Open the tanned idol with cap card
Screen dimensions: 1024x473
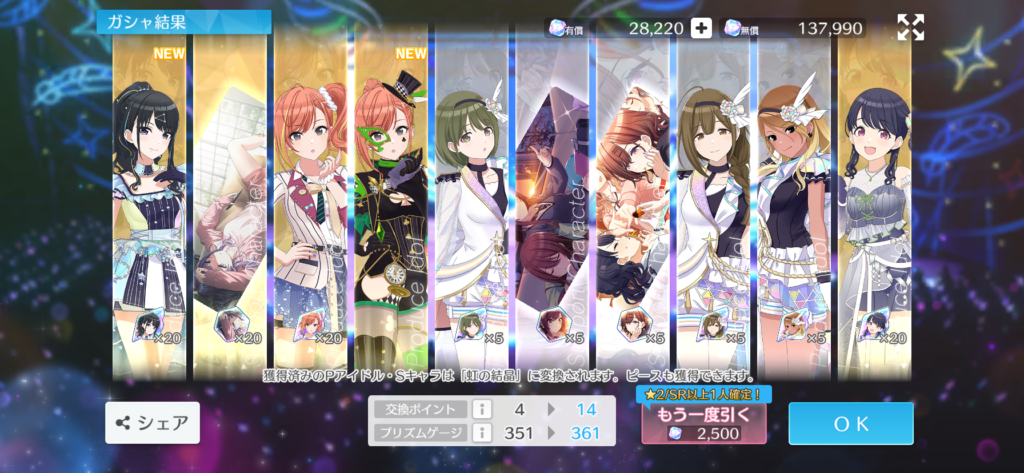794,200
